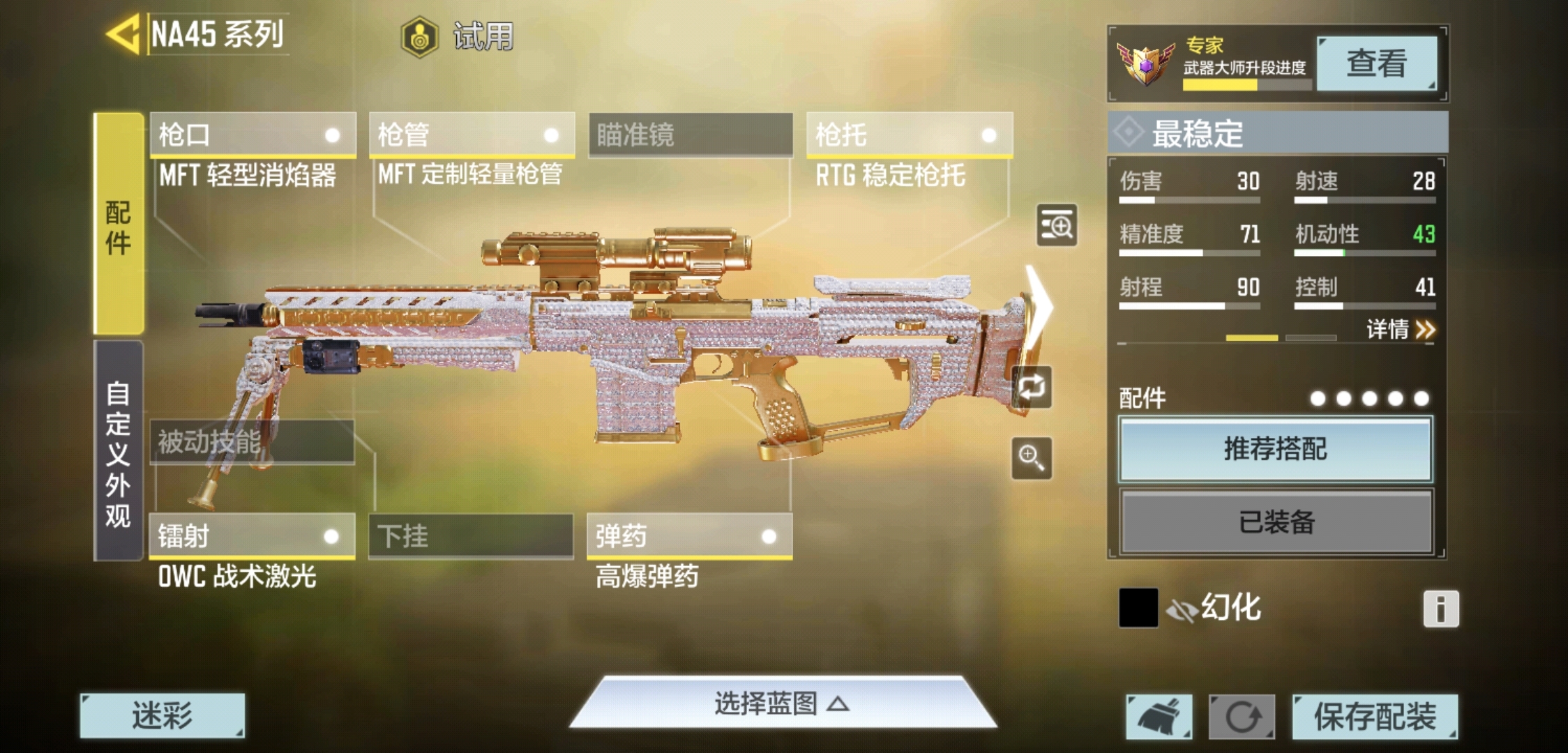
Task: Open the 枪管 barrel attachment slot
Action: (472, 135)
